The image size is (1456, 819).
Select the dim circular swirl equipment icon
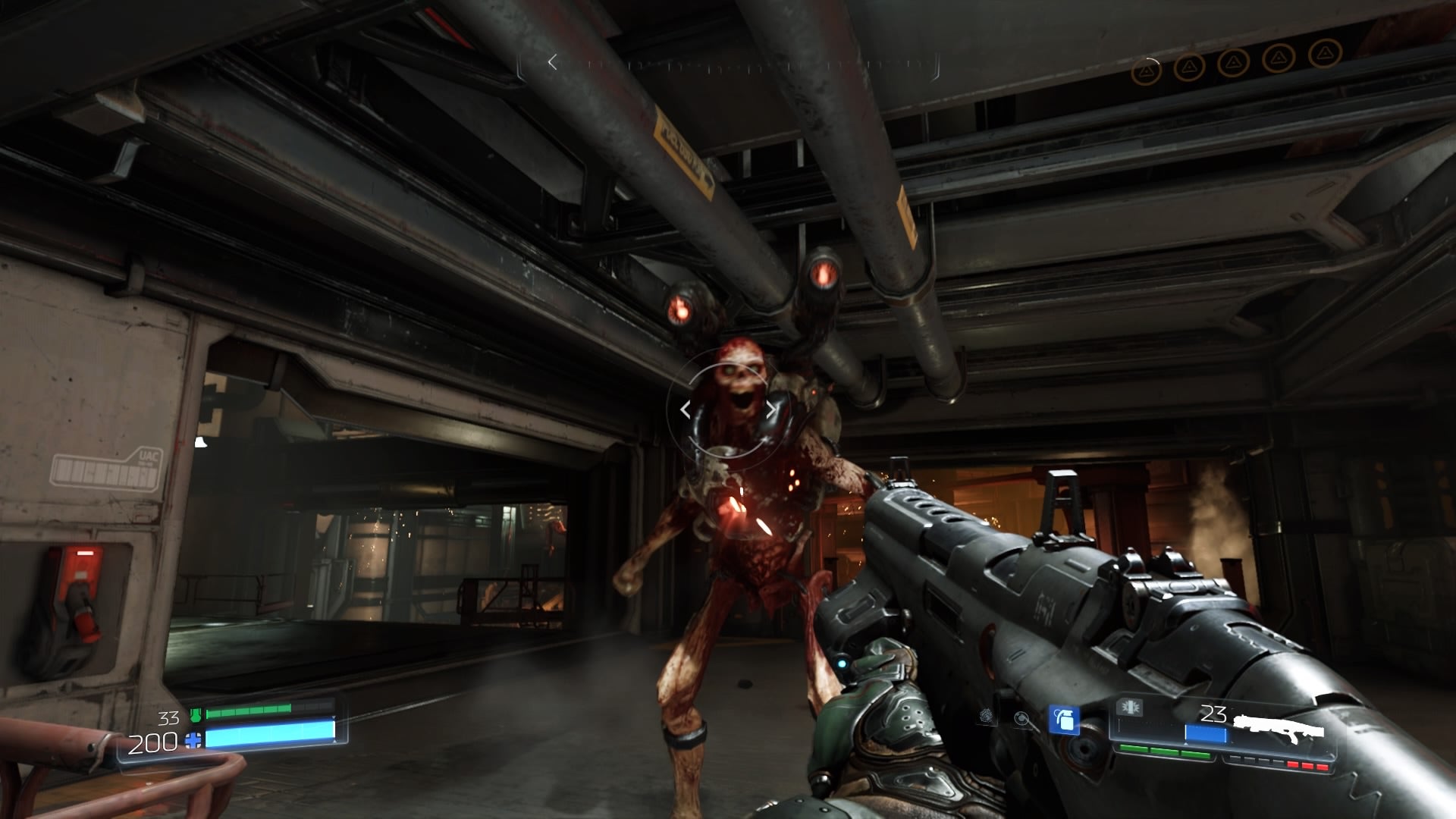click(x=1023, y=719)
